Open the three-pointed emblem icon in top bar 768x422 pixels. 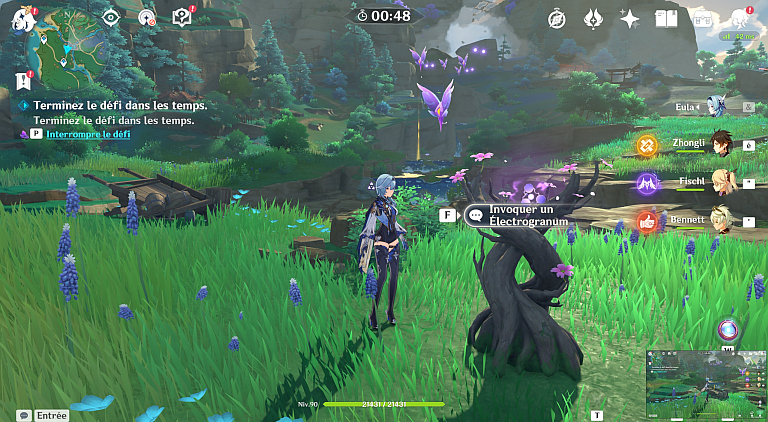point(593,18)
